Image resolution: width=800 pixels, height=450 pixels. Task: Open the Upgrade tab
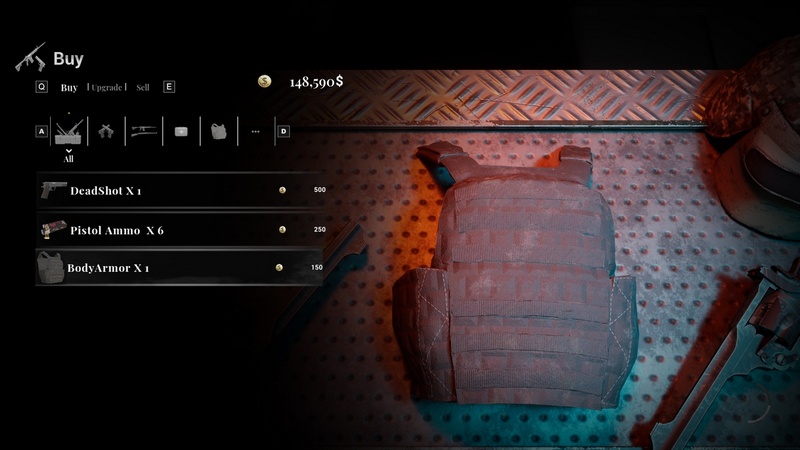107,87
